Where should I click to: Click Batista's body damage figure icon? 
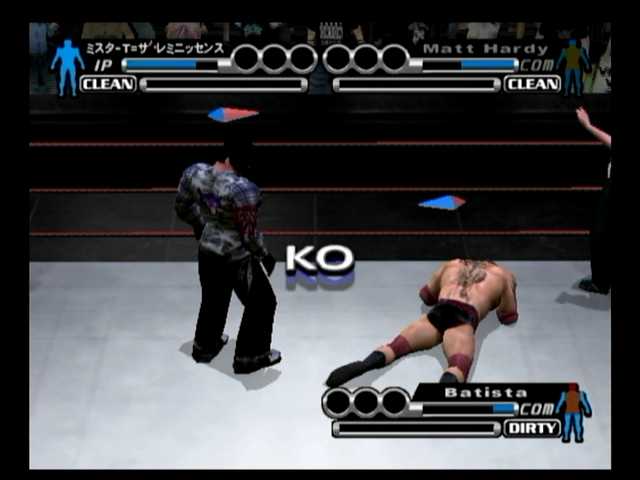pos(574,412)
